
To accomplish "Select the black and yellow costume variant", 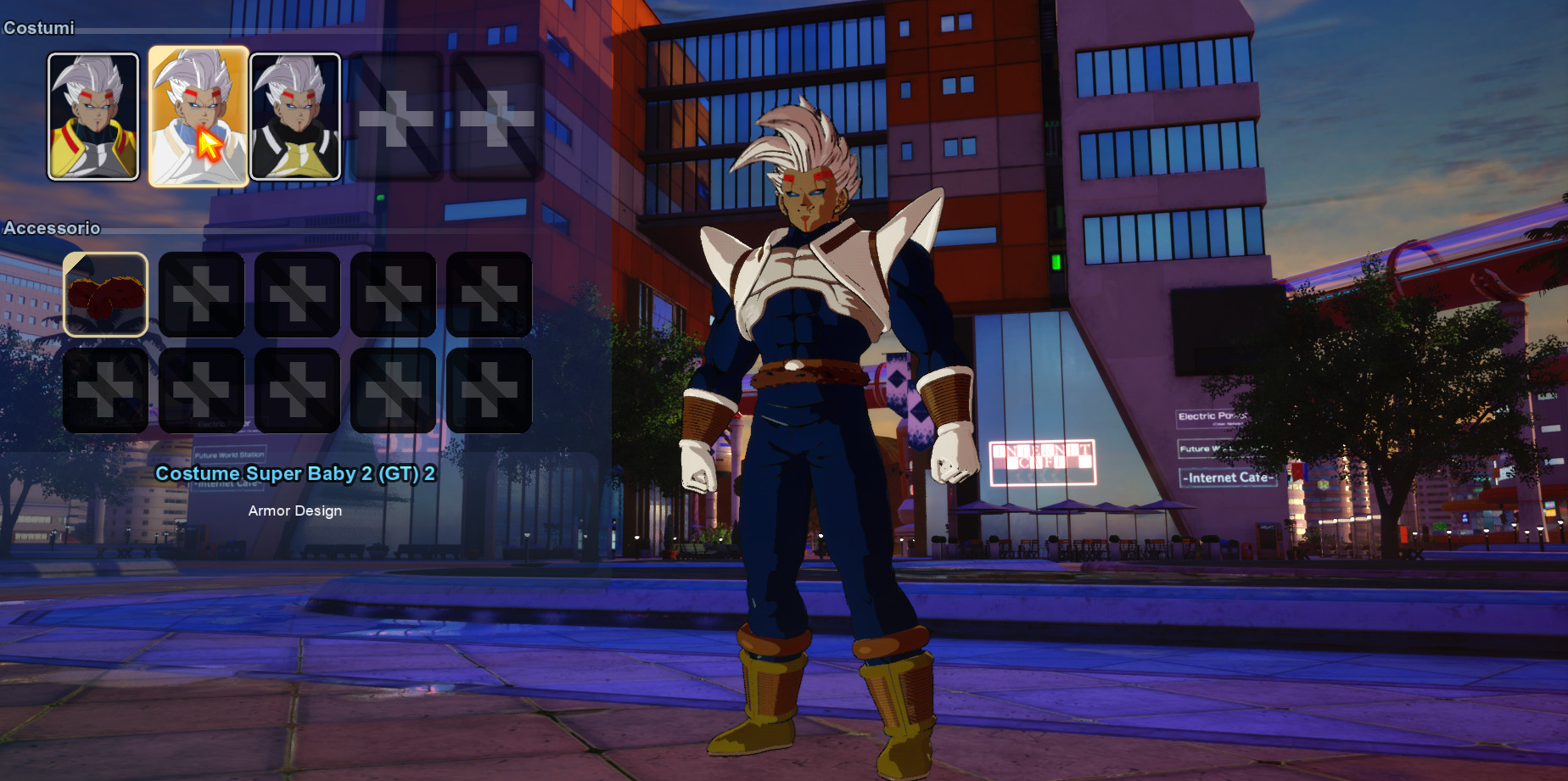I will pos(296,115).
